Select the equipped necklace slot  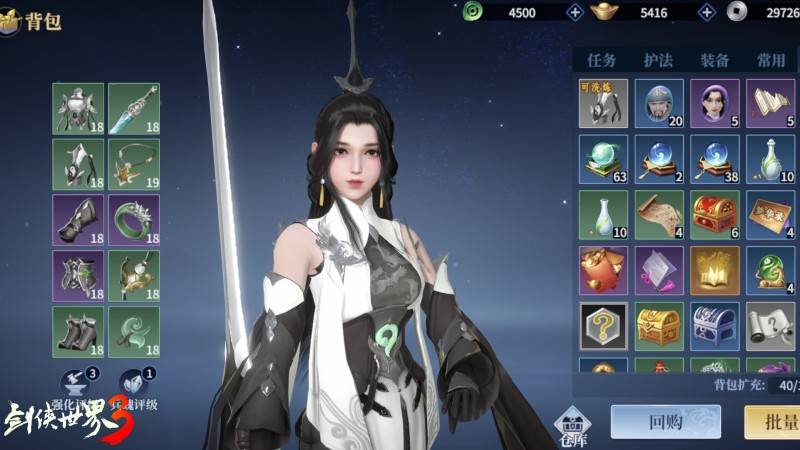[x=134, y=164]
